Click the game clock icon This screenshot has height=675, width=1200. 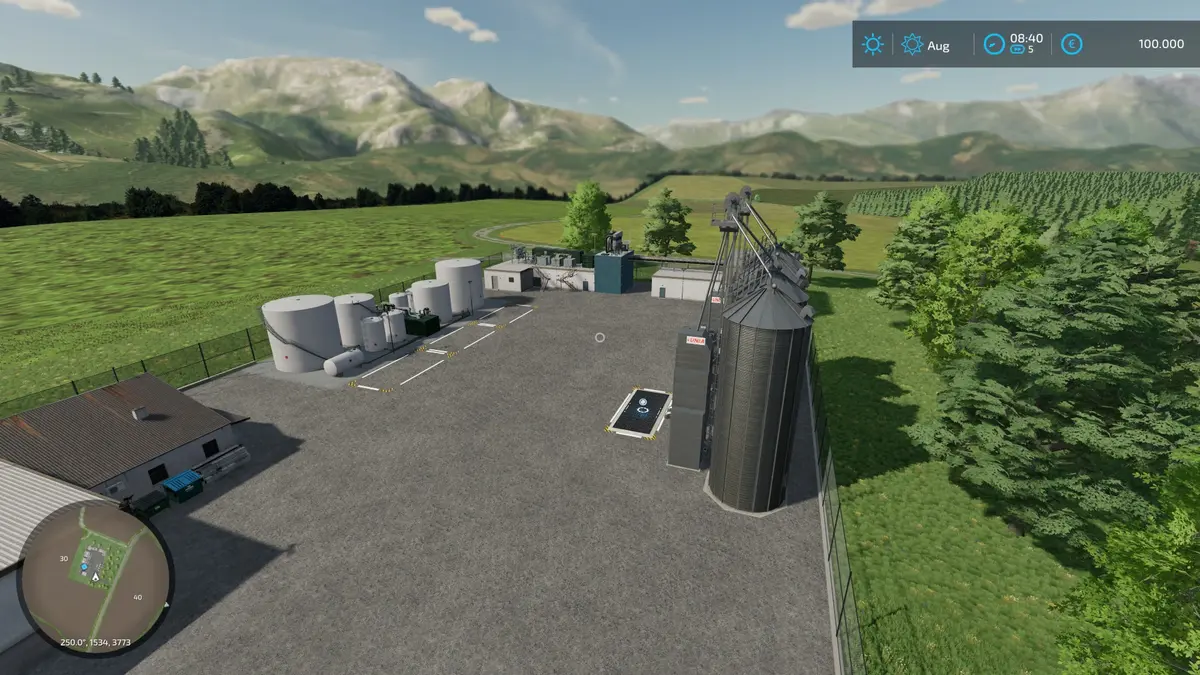coord(993,44)
